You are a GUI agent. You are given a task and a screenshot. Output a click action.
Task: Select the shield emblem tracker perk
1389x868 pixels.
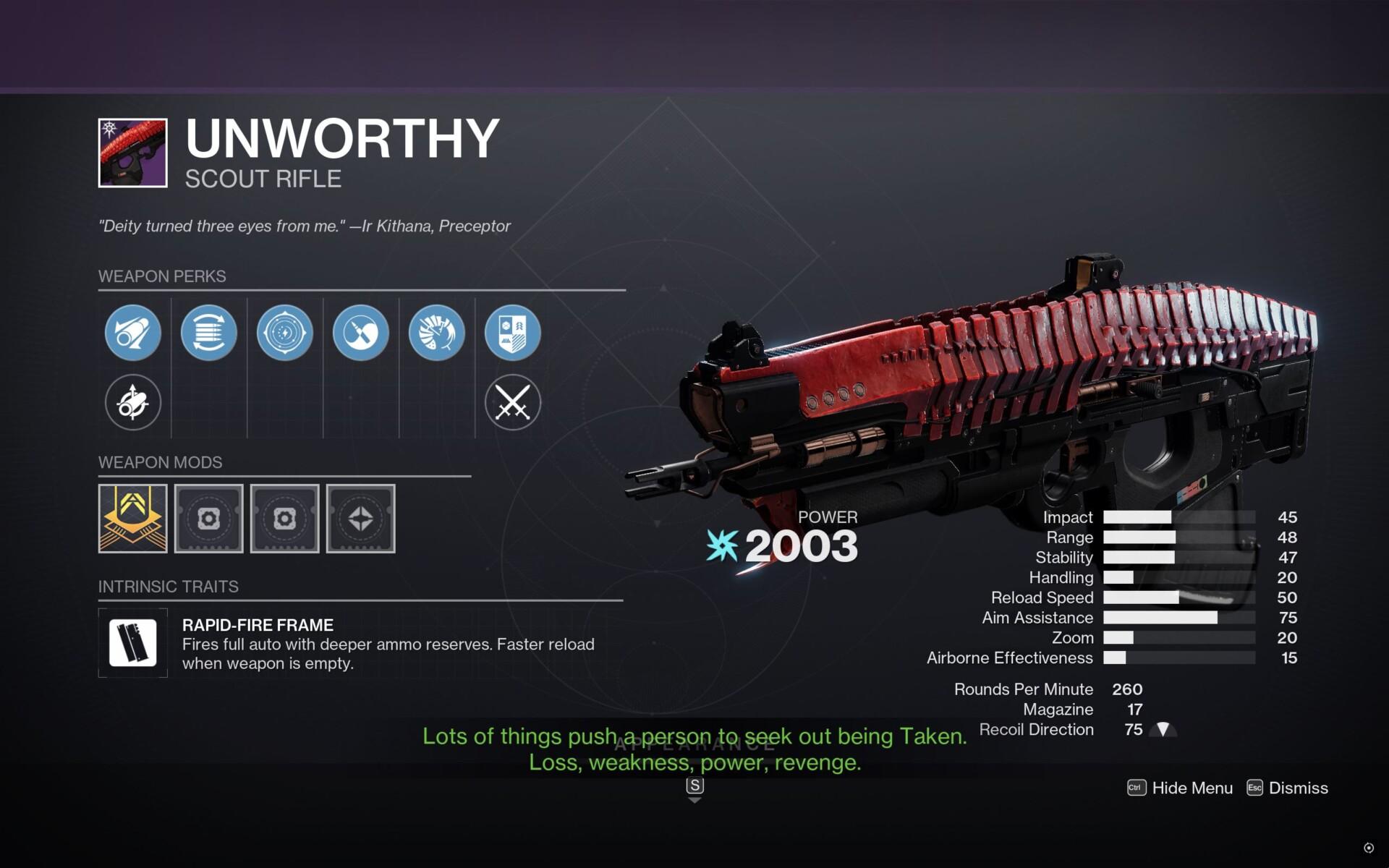click(x=512, y=333)
